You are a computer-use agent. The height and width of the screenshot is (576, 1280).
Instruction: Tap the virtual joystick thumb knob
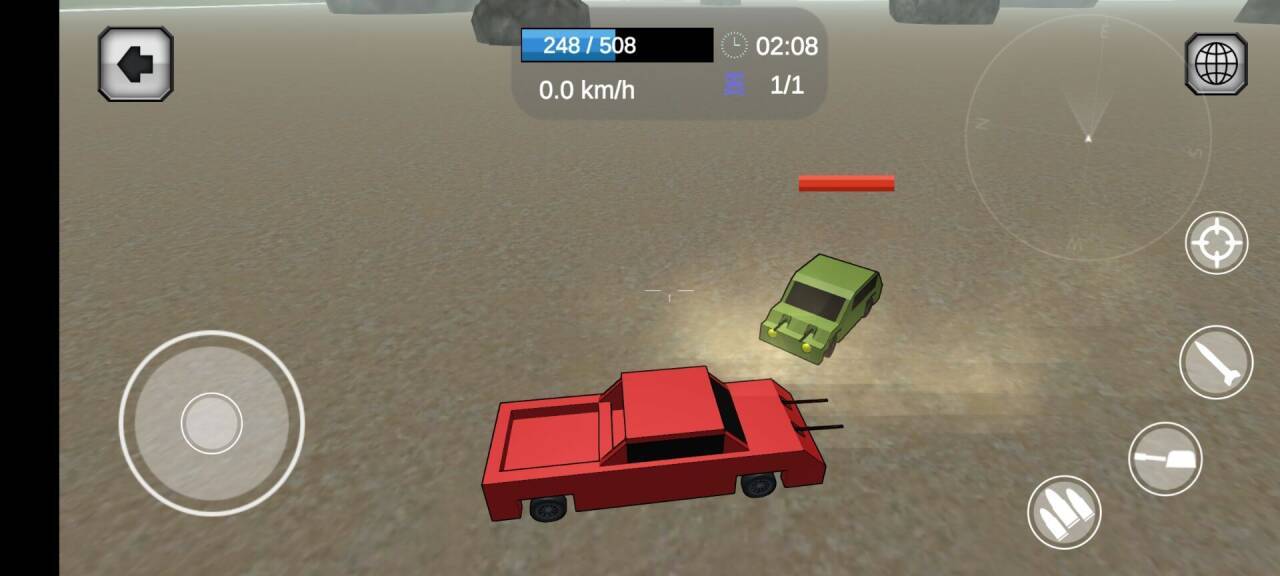pyautogui.click(x=211, y=423)
